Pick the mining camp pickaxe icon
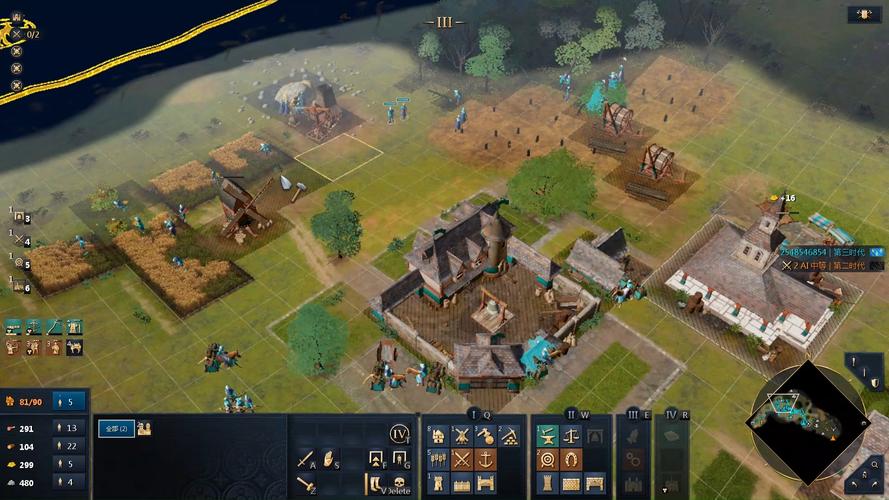 tap(508, 436)
